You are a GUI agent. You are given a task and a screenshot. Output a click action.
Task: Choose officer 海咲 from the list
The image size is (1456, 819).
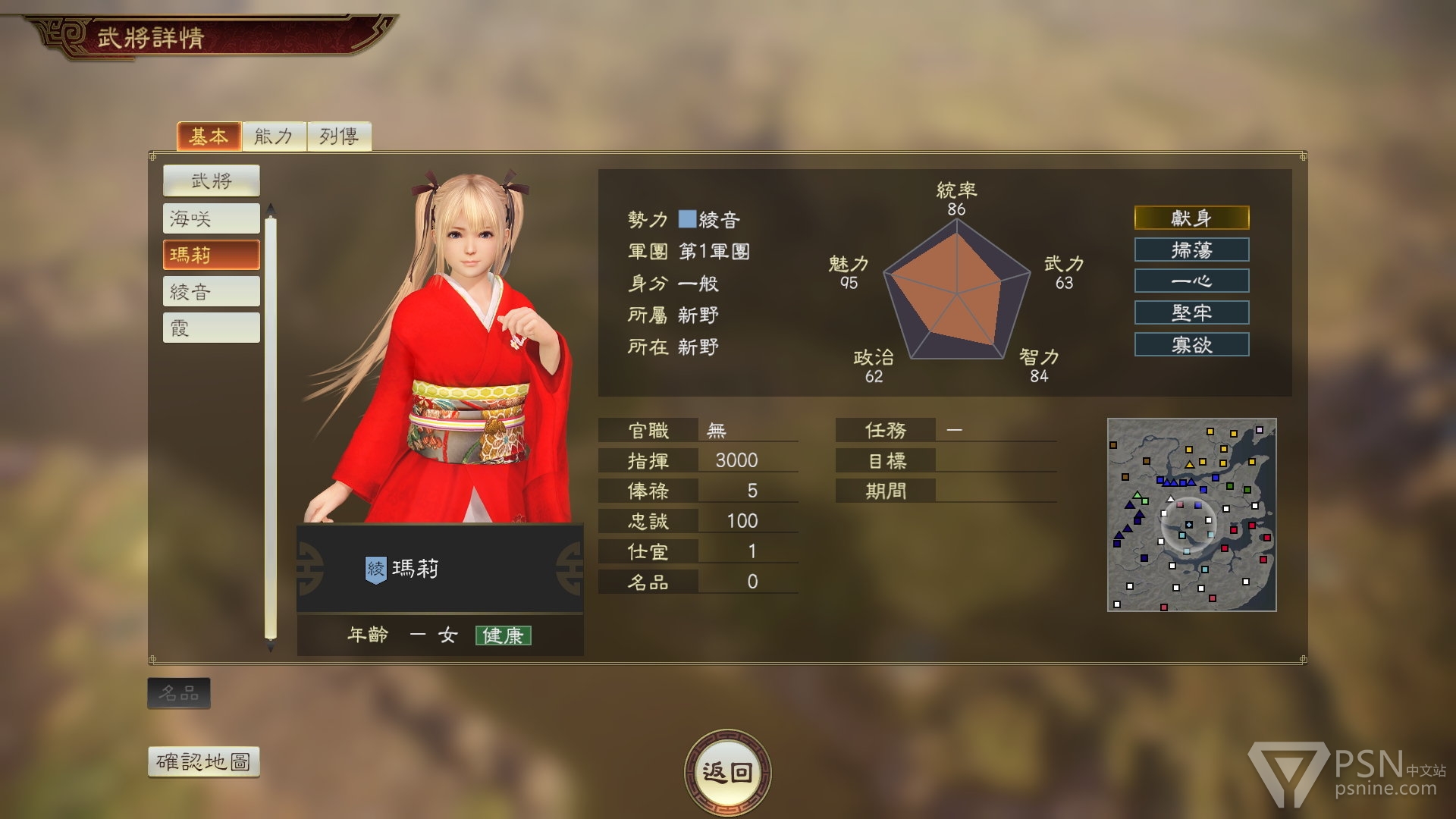point(211,218)
